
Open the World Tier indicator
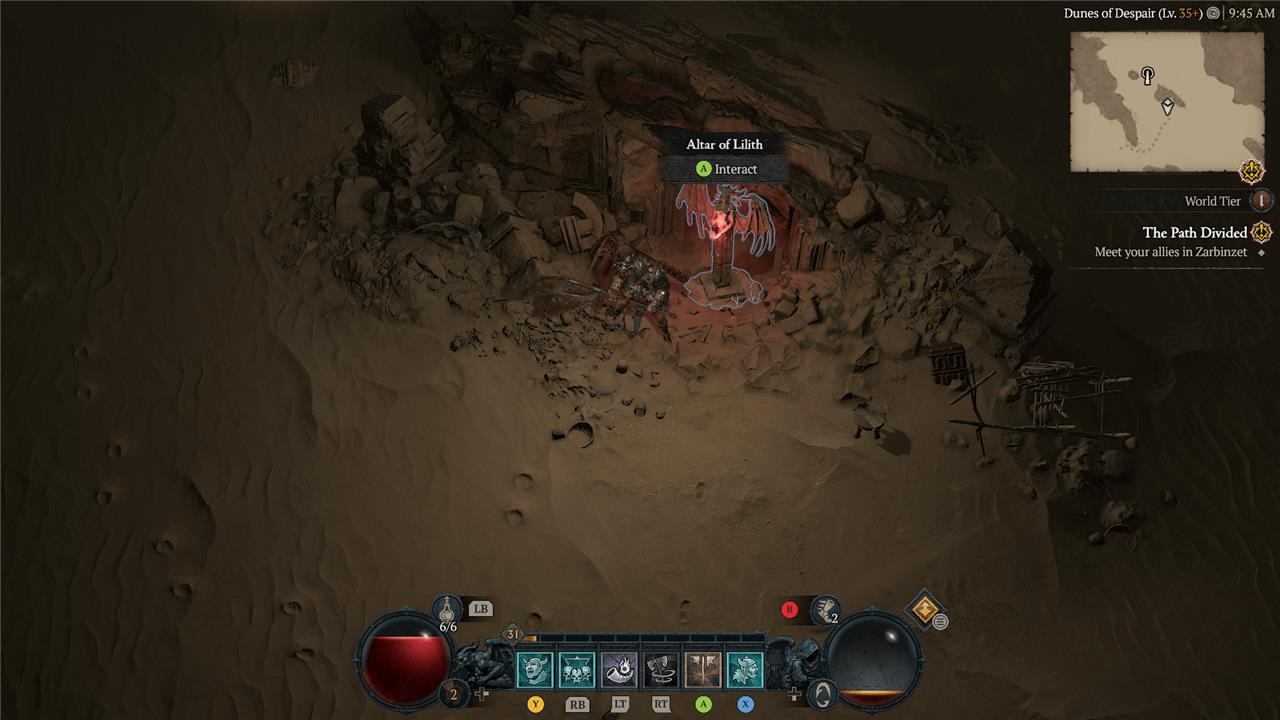coord(1261,201)
